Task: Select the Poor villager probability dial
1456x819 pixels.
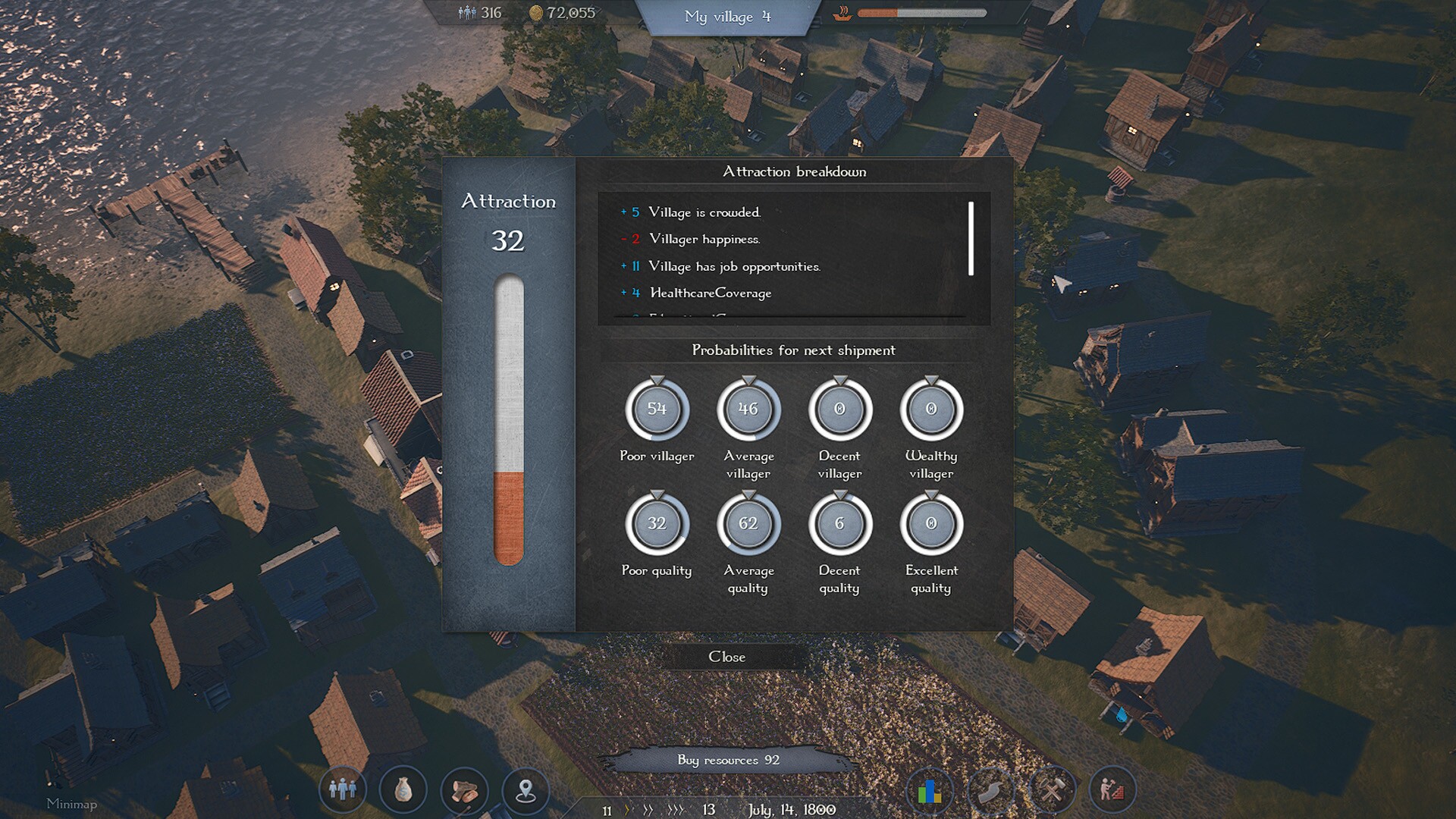Action: click(657, 409)
